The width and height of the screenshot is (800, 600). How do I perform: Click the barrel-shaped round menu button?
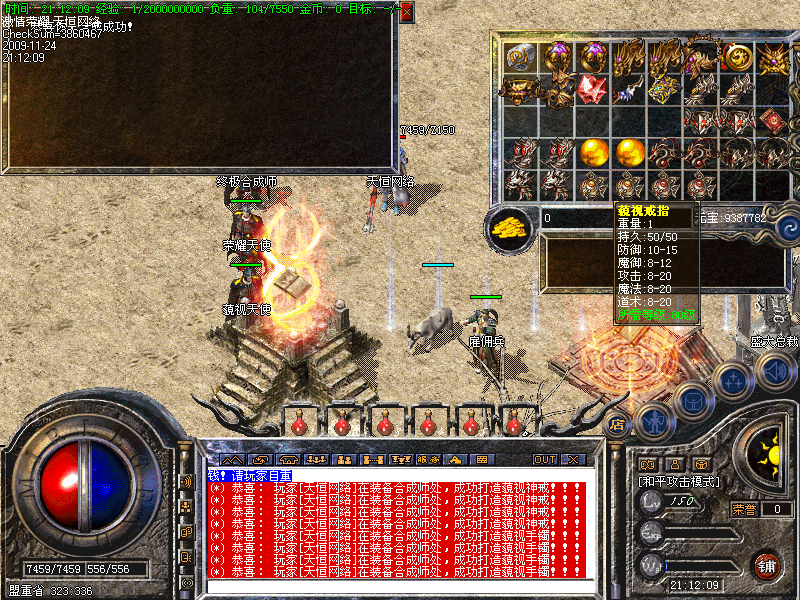pos(693,400)
